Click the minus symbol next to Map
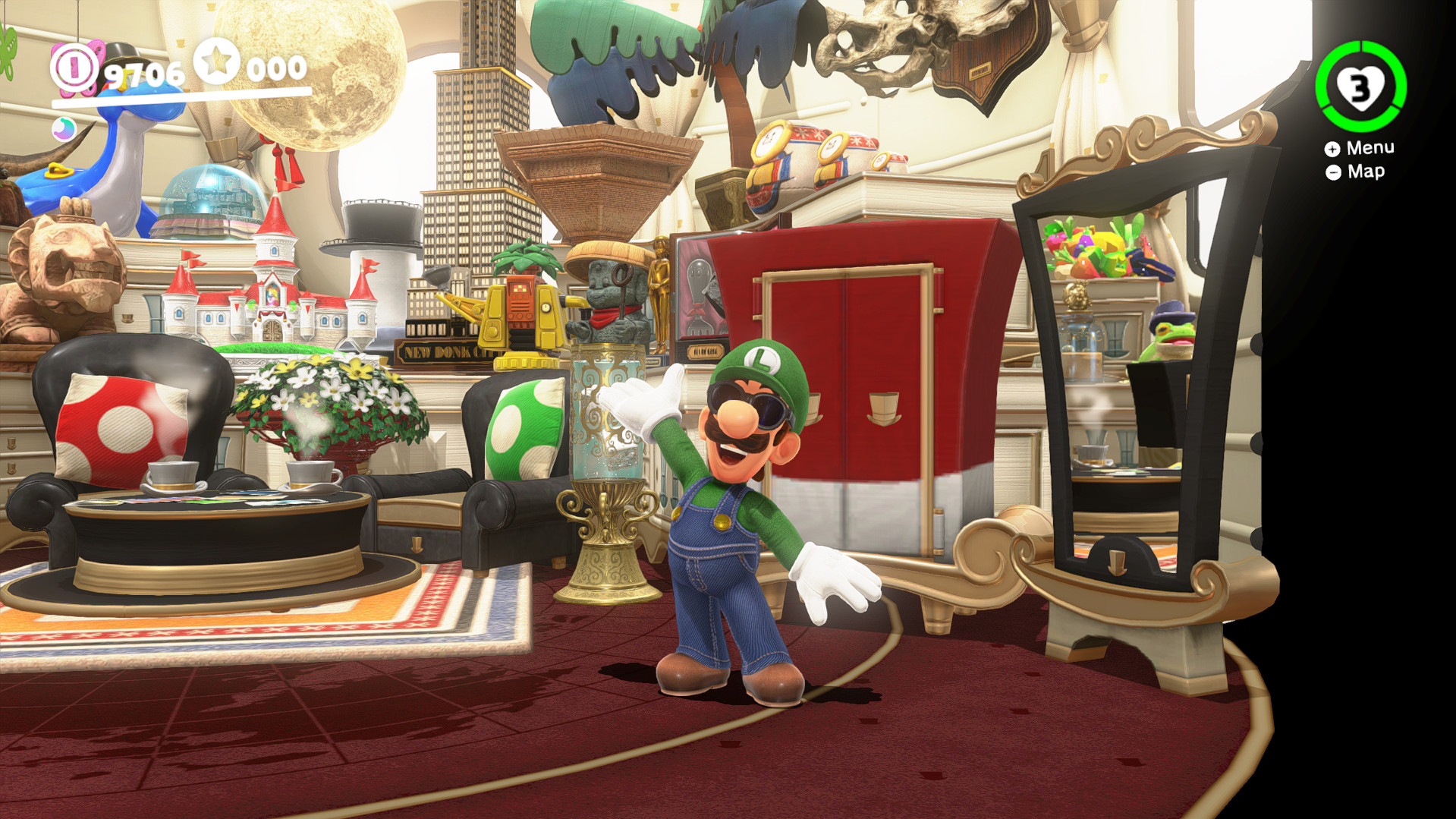The image size is (1456, 819). [1332, 172]
